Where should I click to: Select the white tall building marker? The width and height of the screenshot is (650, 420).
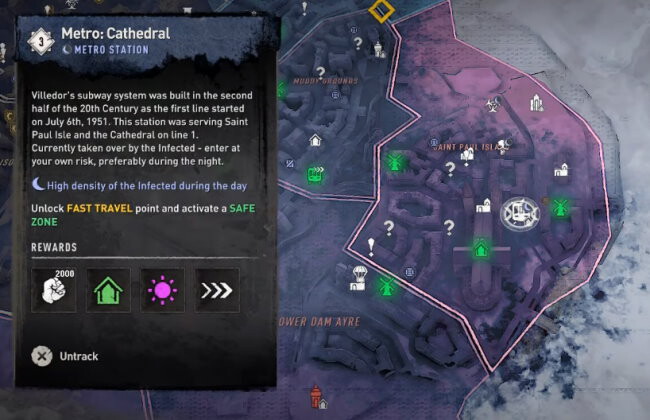(x=537, y=101)
